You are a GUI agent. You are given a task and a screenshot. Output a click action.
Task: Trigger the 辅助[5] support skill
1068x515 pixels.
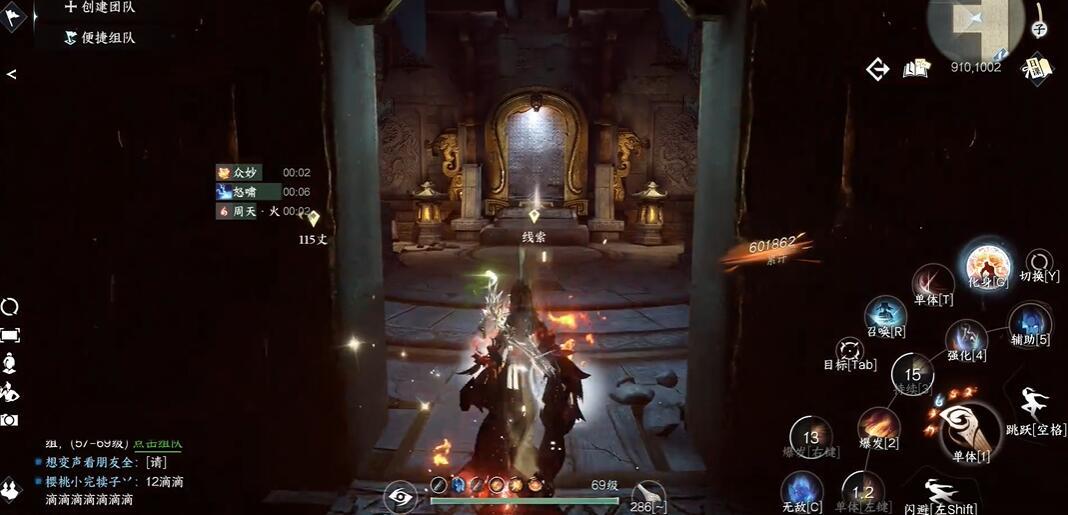(x=1030, y=323)
